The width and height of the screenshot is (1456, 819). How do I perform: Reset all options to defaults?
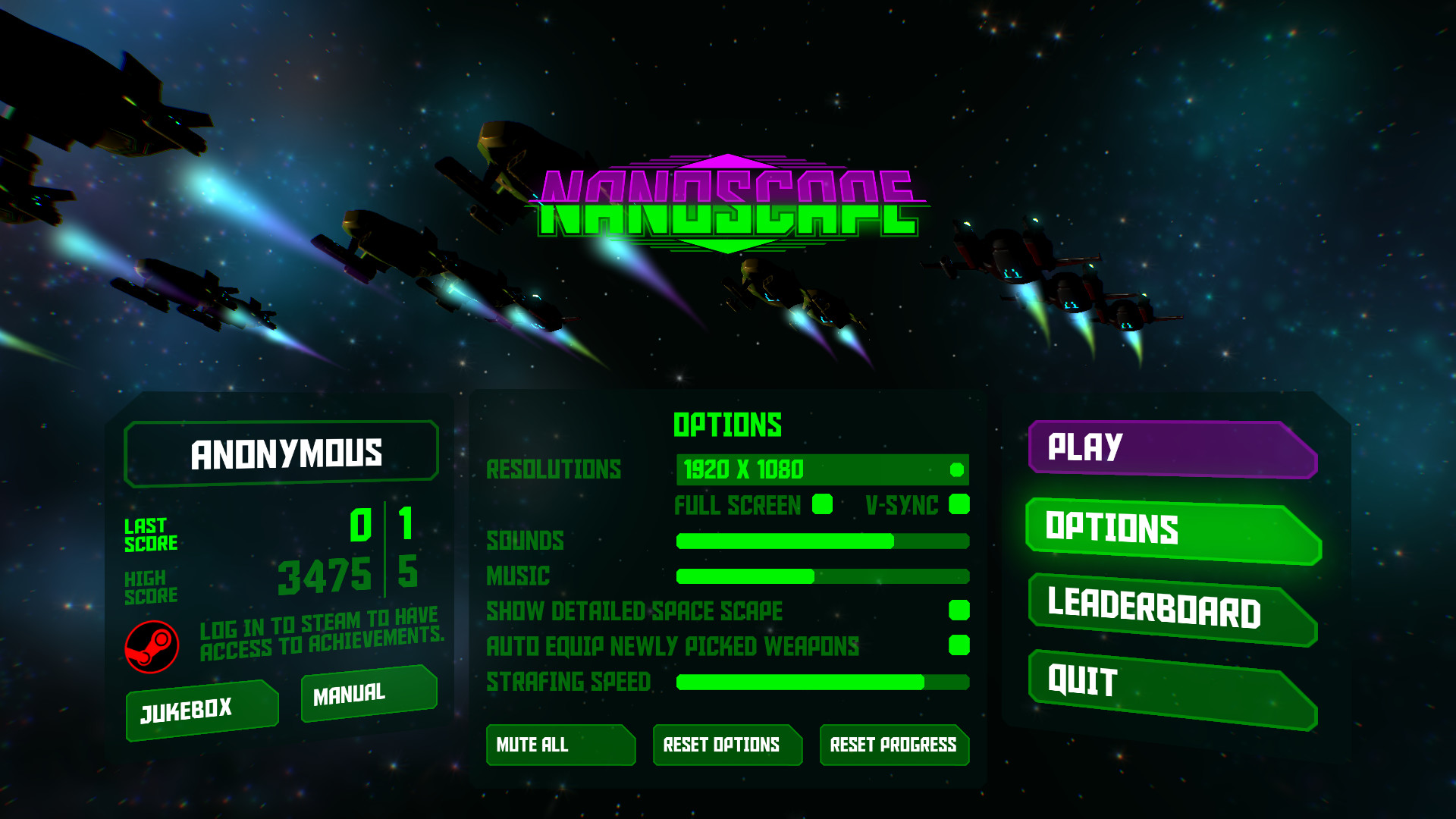(727, 745)
